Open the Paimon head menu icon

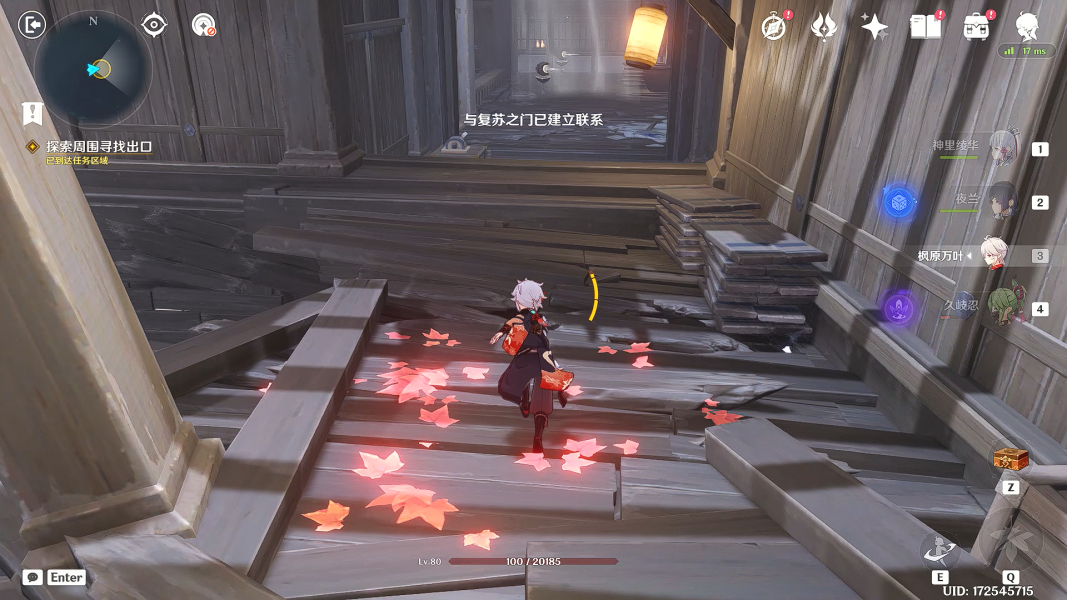[x=1027, y=25]
